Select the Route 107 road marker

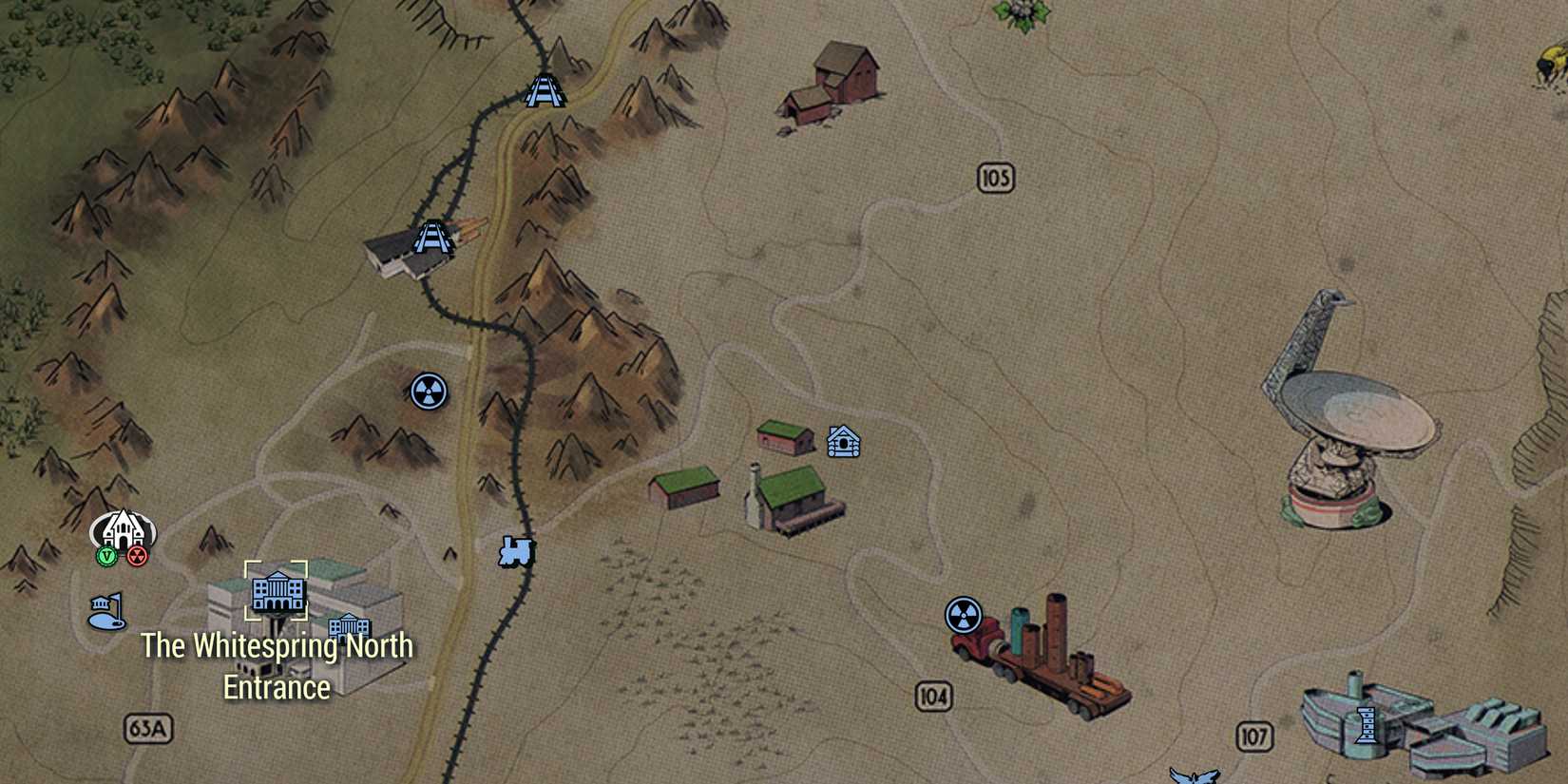coord(1254,735)
